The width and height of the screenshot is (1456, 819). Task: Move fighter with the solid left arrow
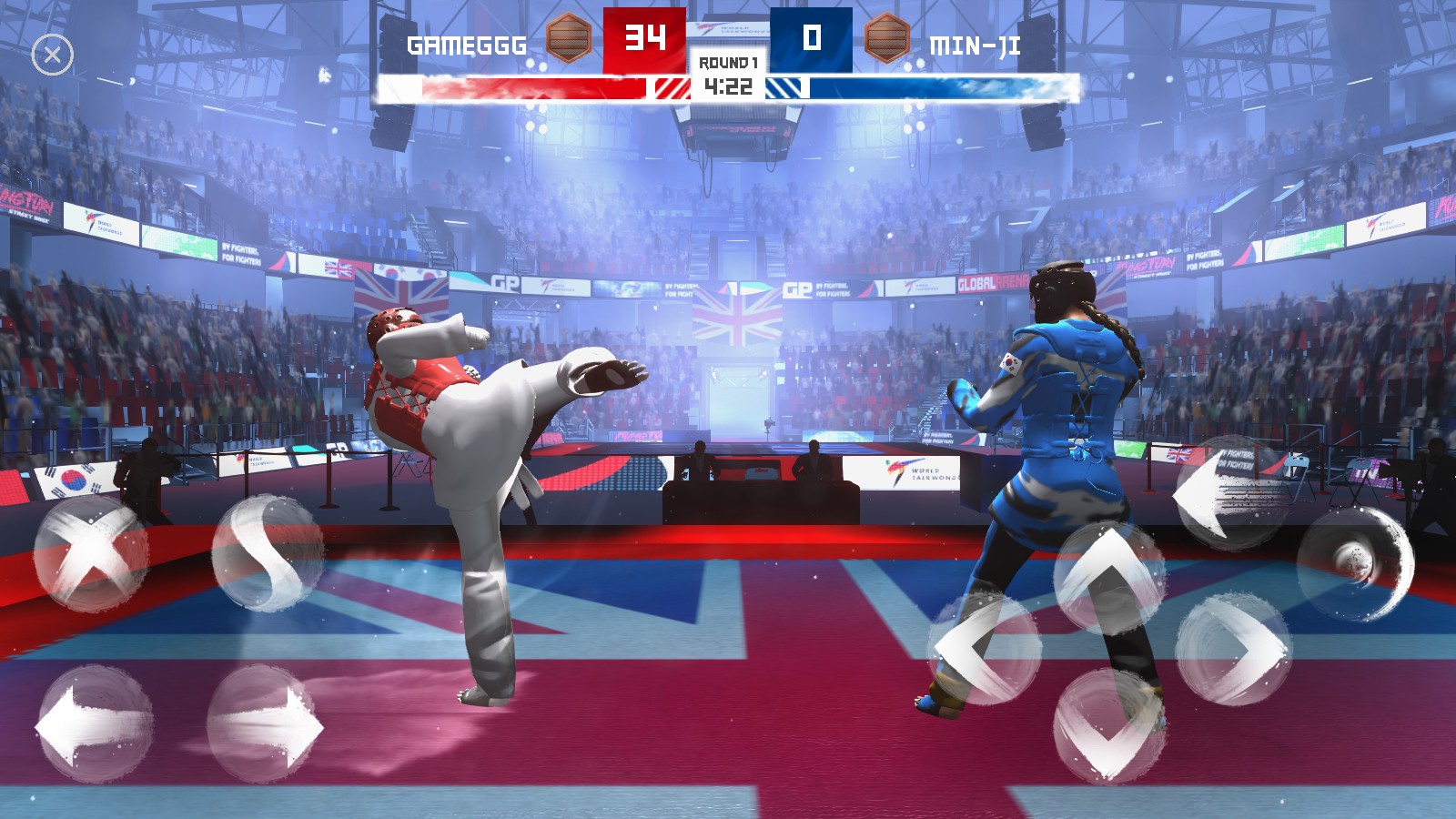(x=93, y=724)
